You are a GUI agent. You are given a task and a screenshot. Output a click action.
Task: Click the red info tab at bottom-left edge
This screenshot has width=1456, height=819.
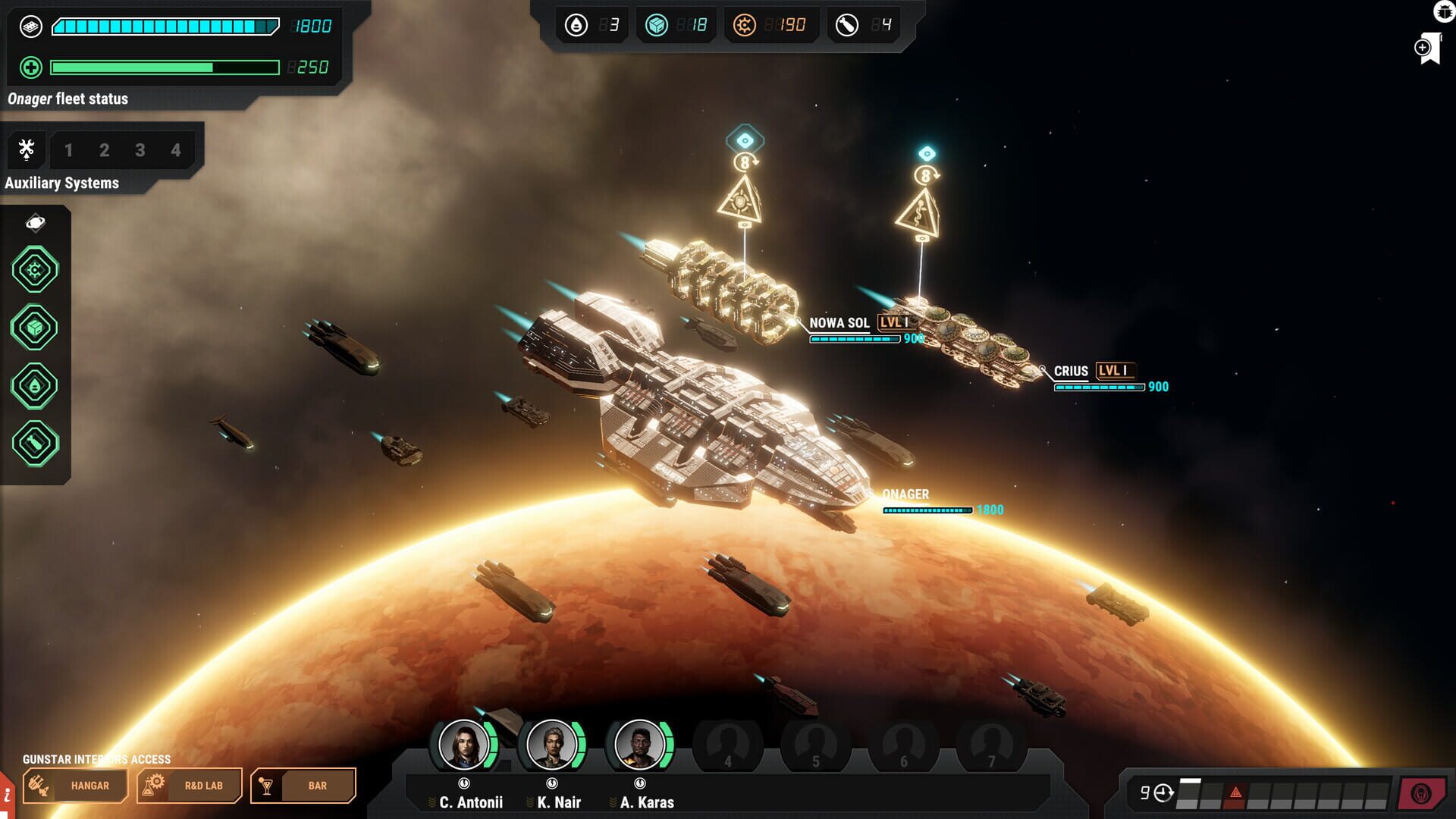click(7, 796)
